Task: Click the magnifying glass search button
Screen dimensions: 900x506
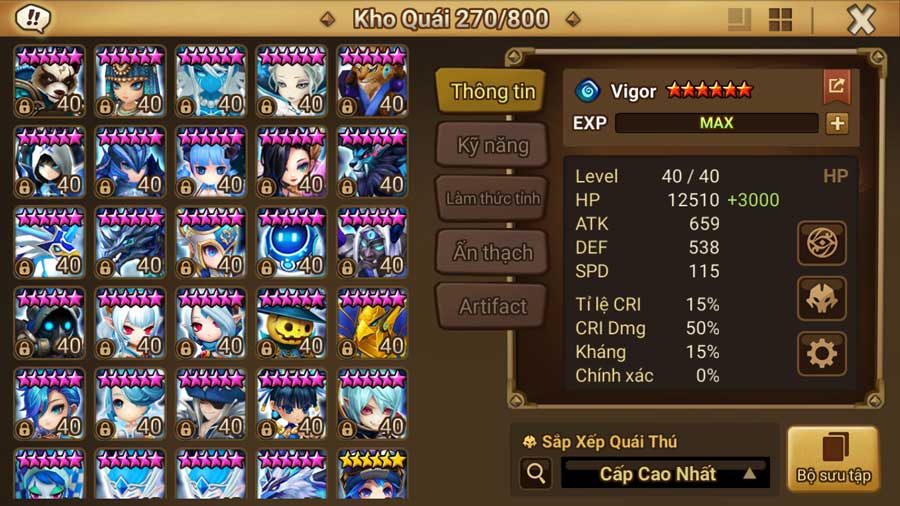Action: pyautogui.click(x=535, y=474)
